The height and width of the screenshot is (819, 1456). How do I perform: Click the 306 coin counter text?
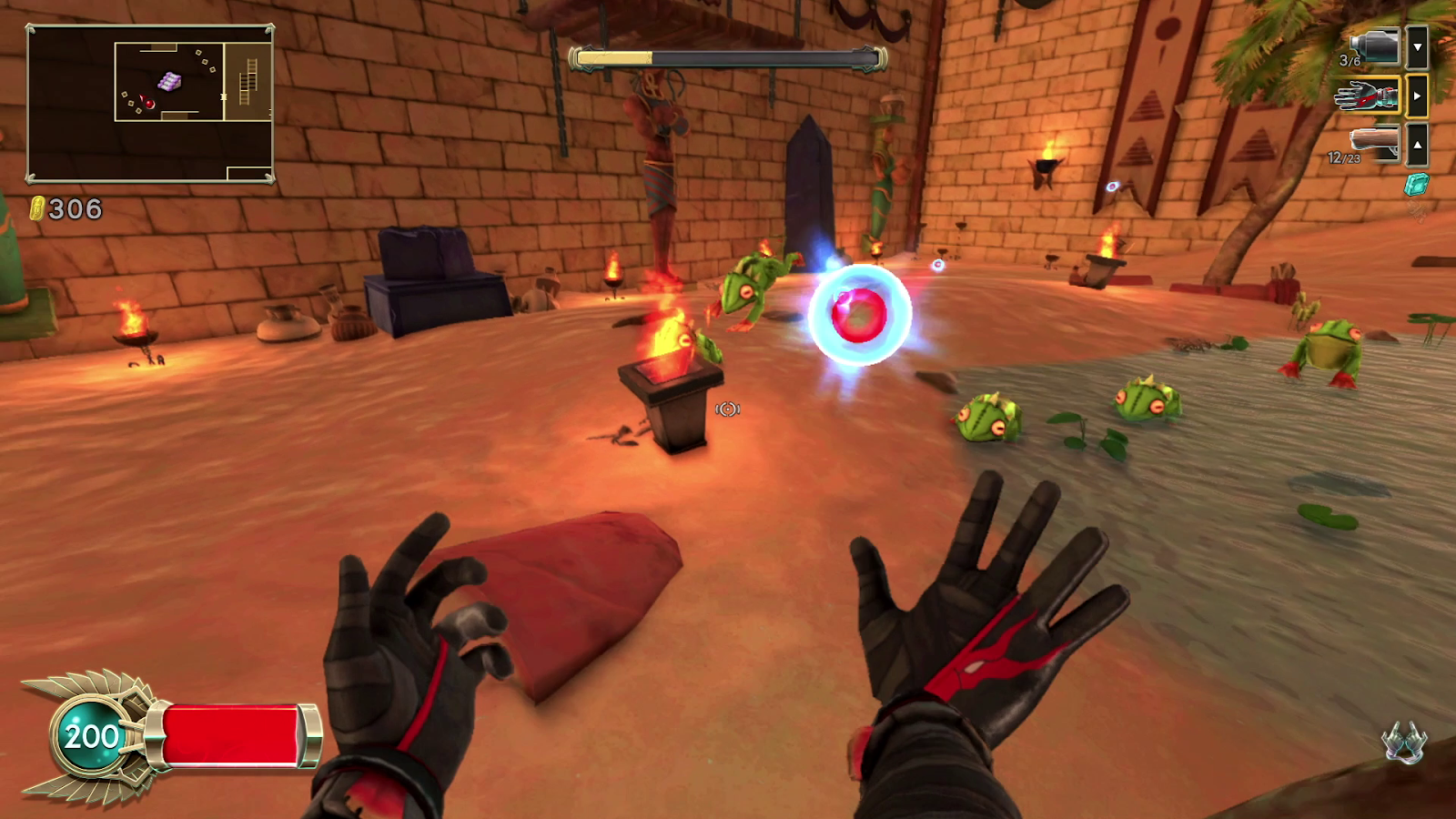coord(77,207)
